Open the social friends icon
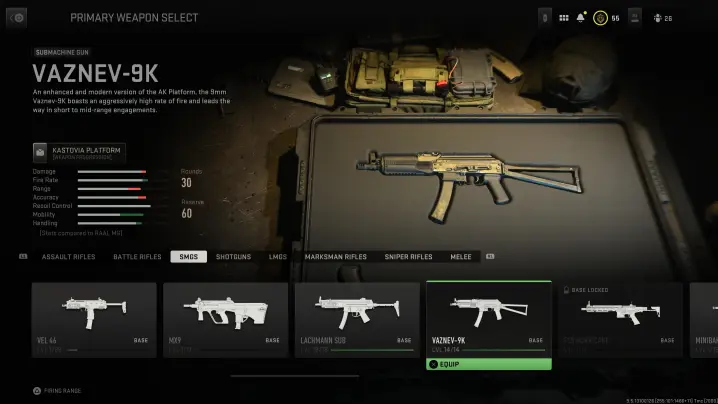The width and height of the screenshot is (718, 404). (658, 18)
